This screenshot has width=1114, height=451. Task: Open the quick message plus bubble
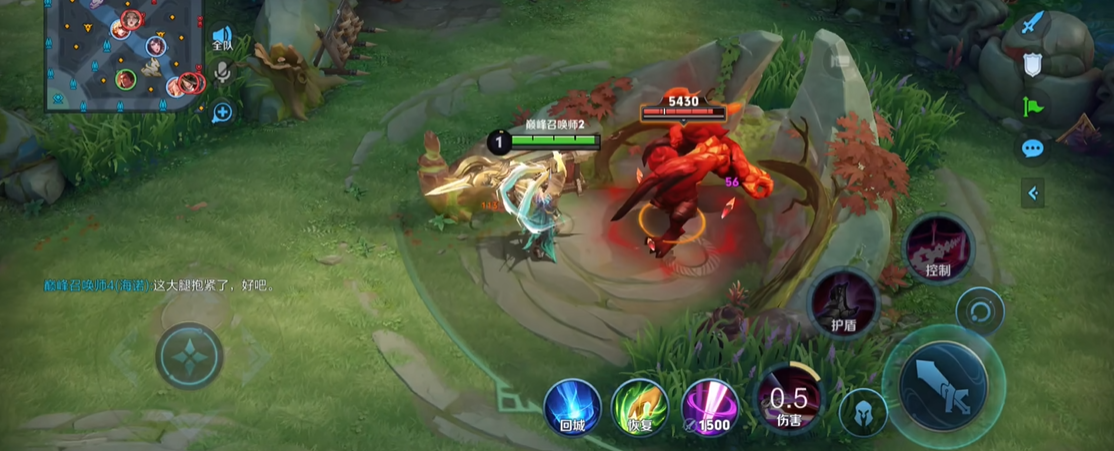pyautogui.click(x=222, y=112)
